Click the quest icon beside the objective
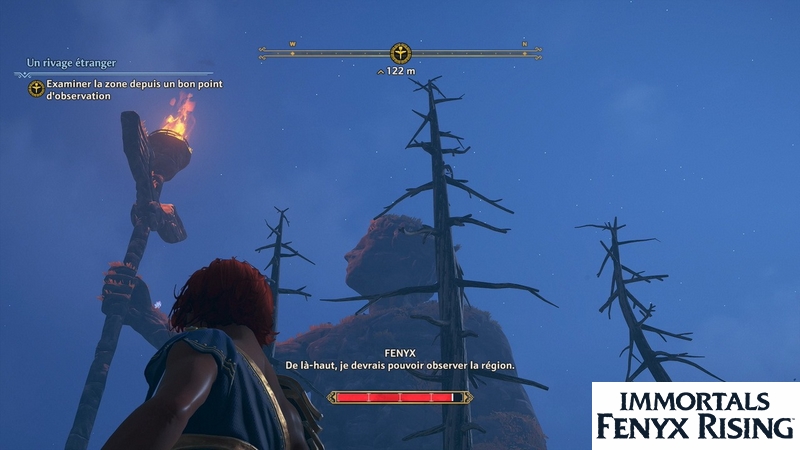The height and width of the screenshot is (450, 800). click(x=36, y=90)
